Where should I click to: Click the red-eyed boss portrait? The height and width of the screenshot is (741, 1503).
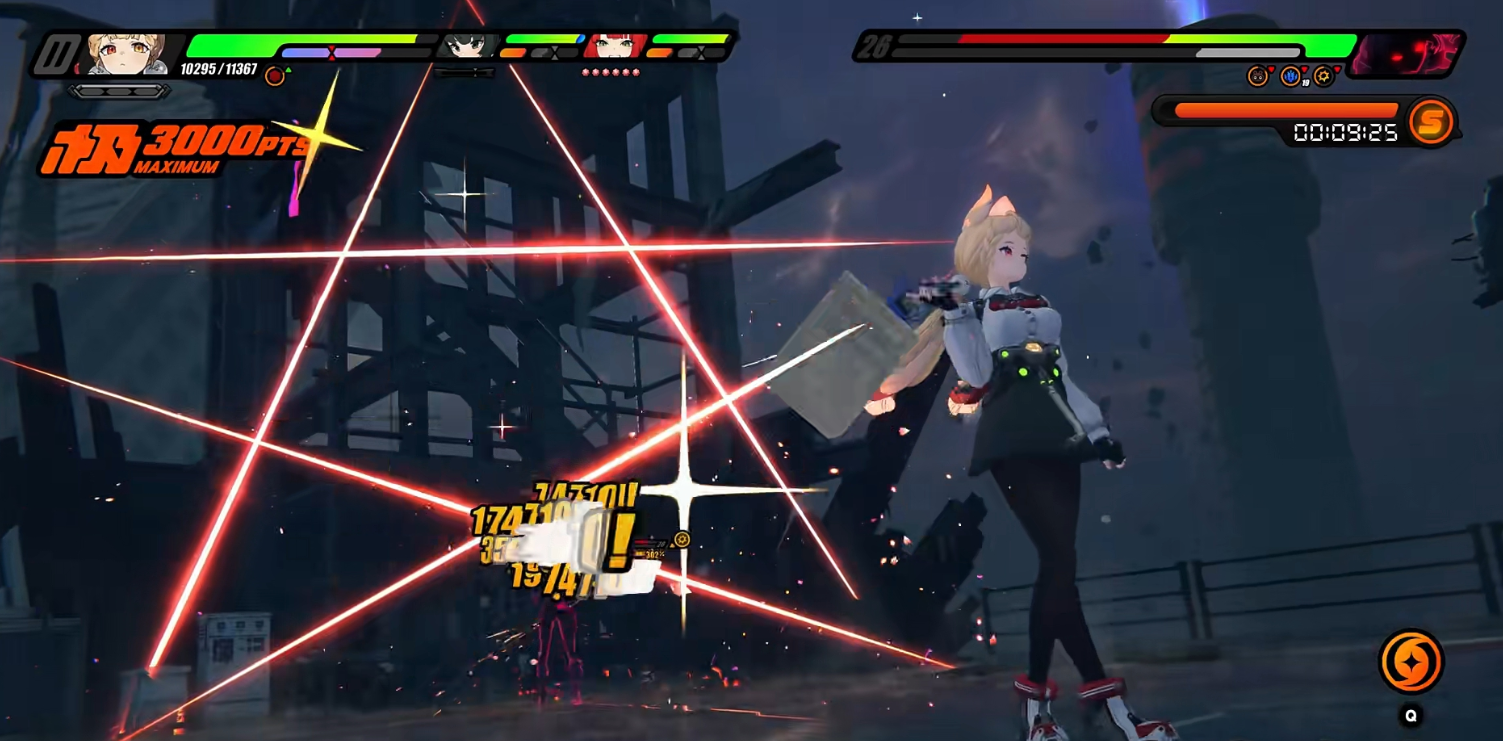1408,54
